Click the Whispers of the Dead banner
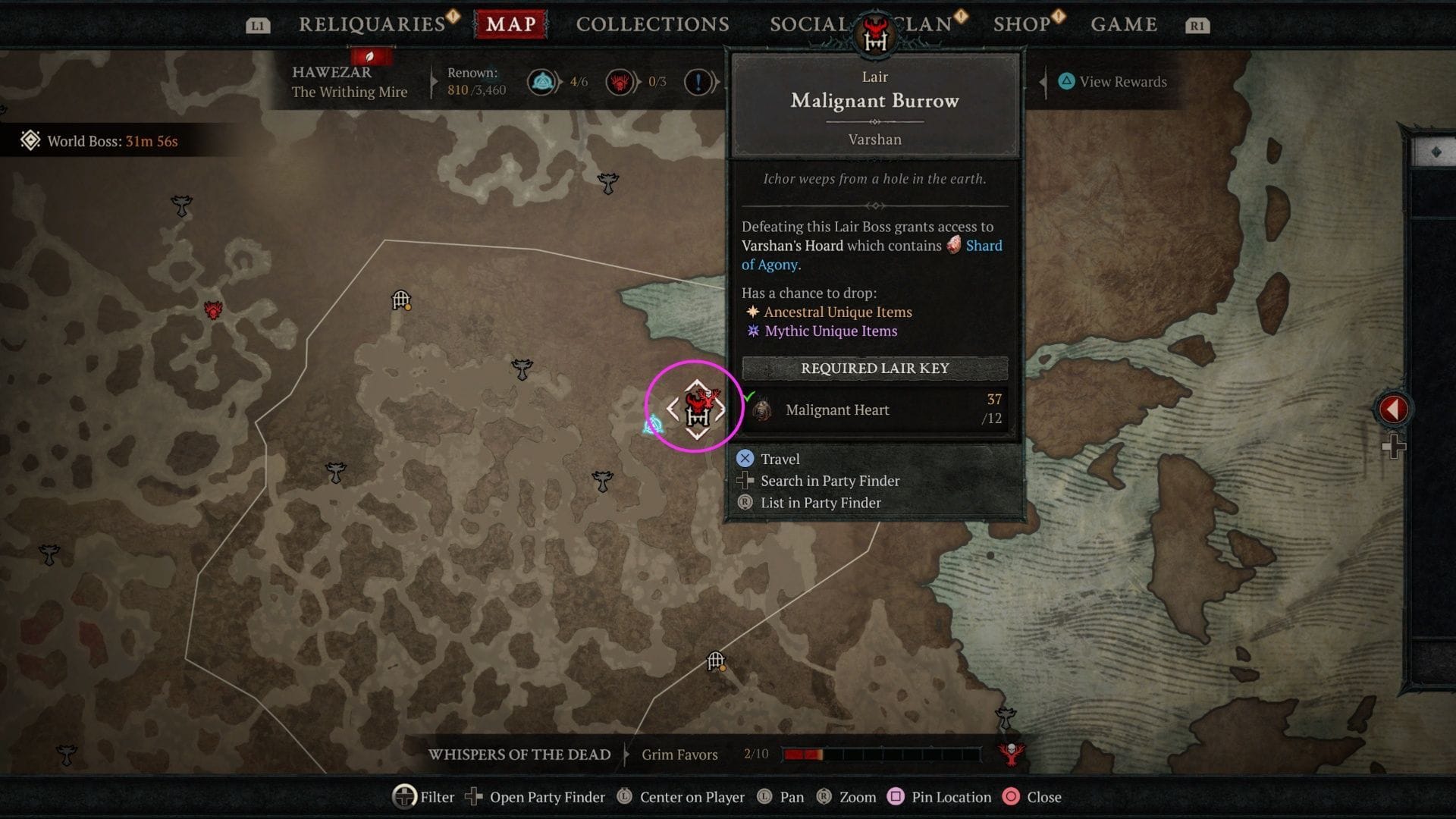Image resolution: width=1456 pixels, height=819 pixels. click(520, 755)
